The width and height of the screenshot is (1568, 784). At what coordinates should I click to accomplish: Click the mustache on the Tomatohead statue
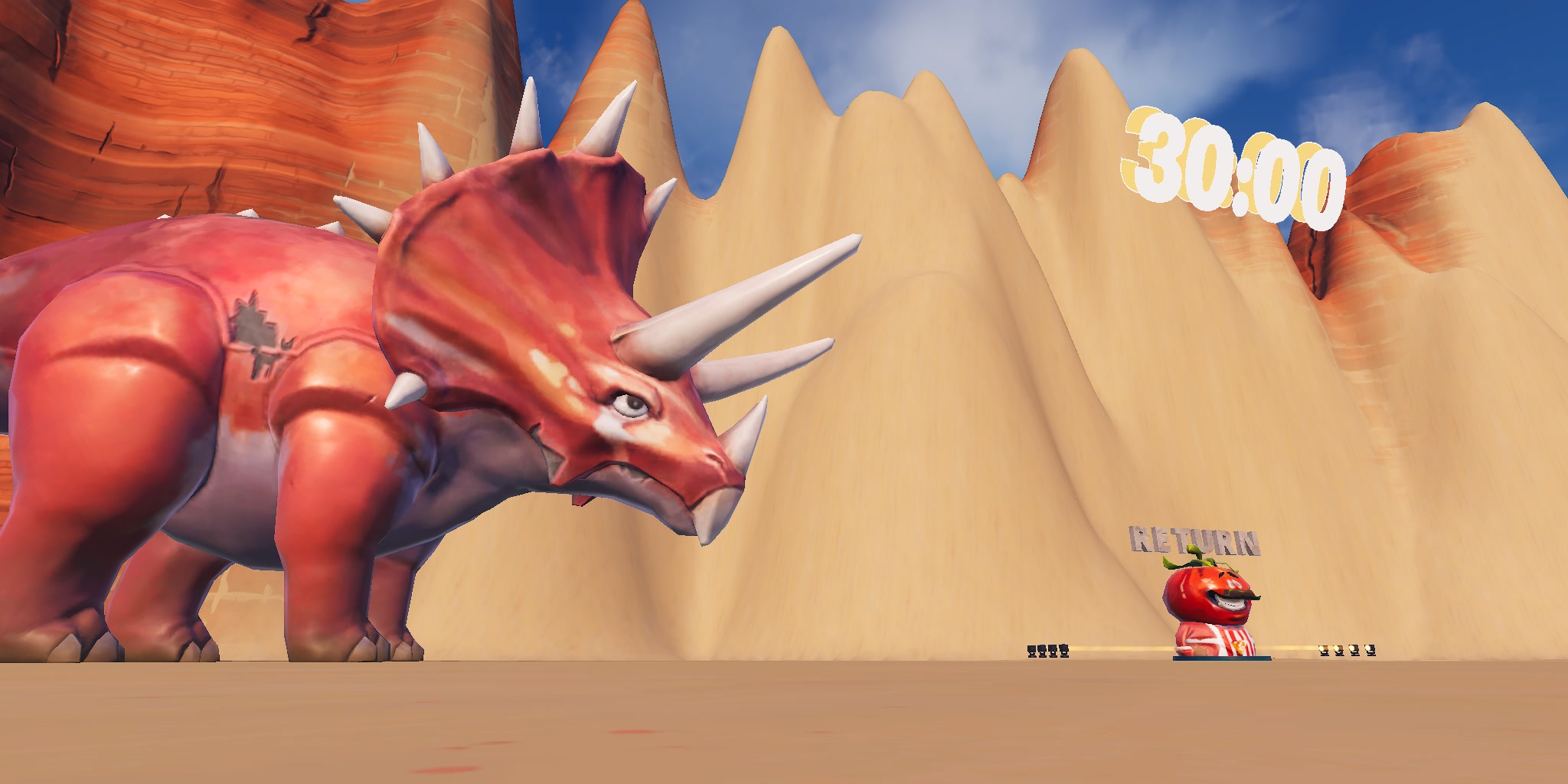point(1236,595)
